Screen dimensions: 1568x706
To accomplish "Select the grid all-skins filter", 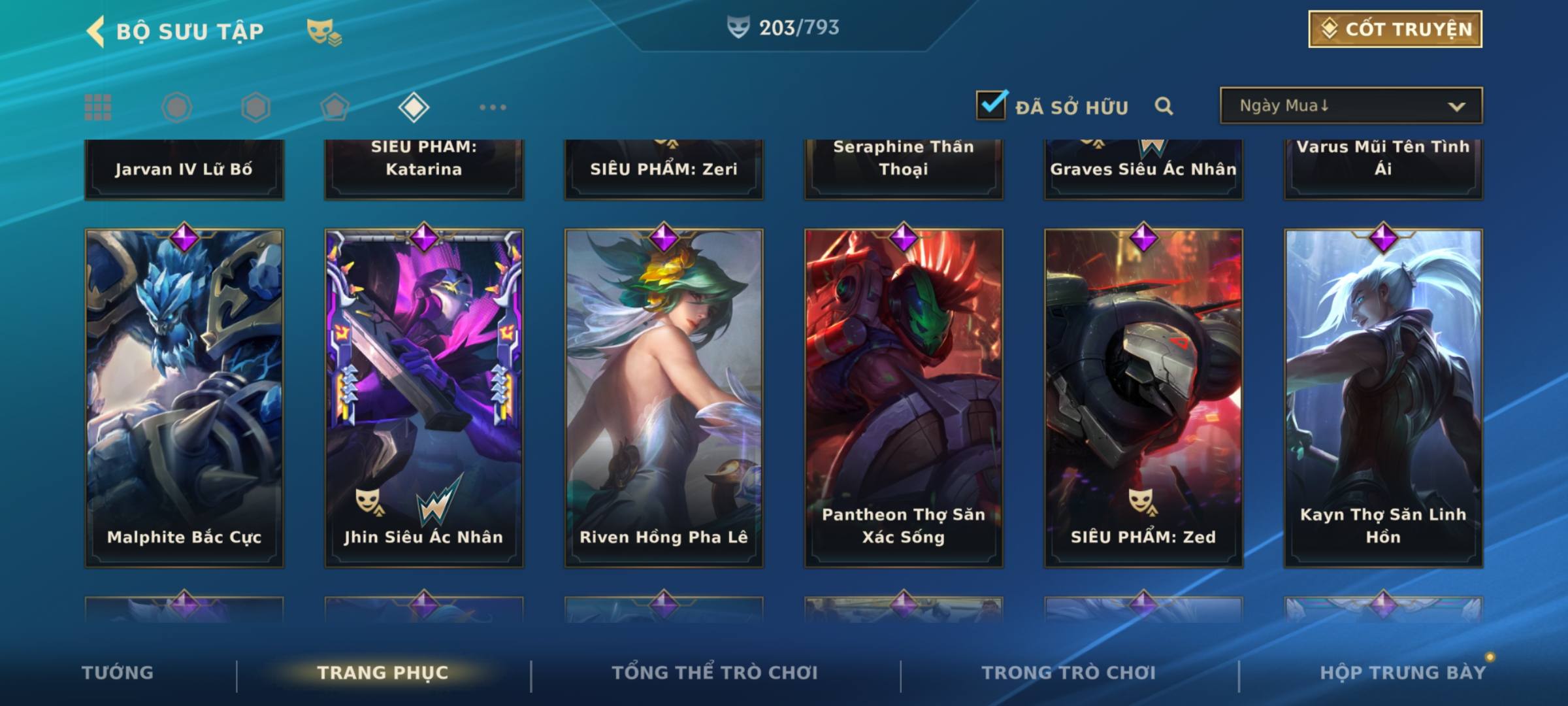I will [x=98, y=107].
